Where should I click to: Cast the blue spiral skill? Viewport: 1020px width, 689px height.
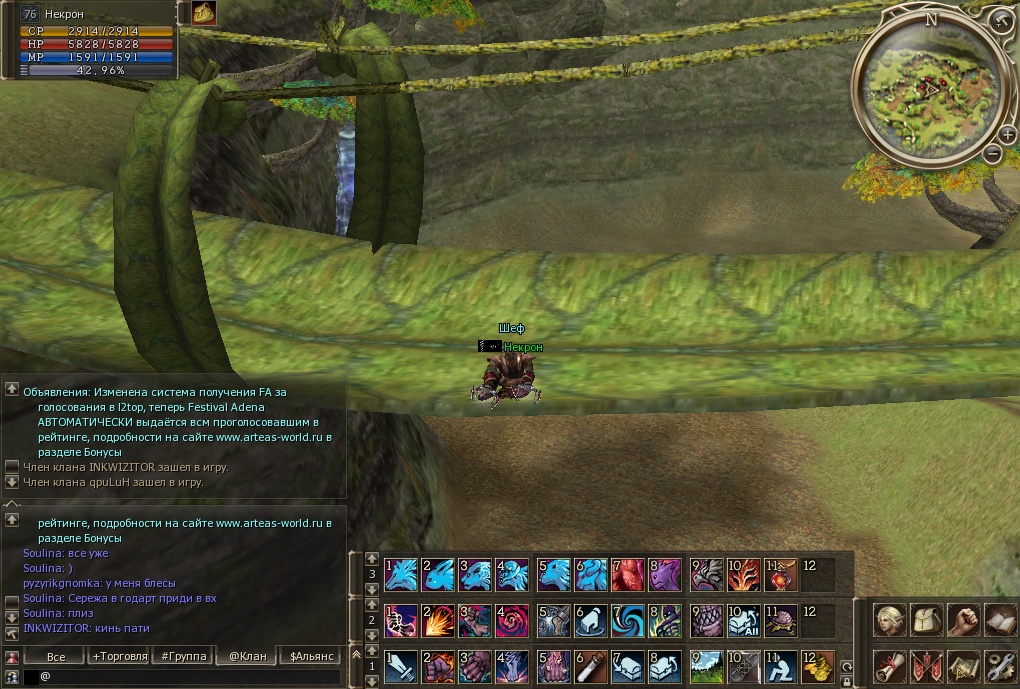coord(629,621)
